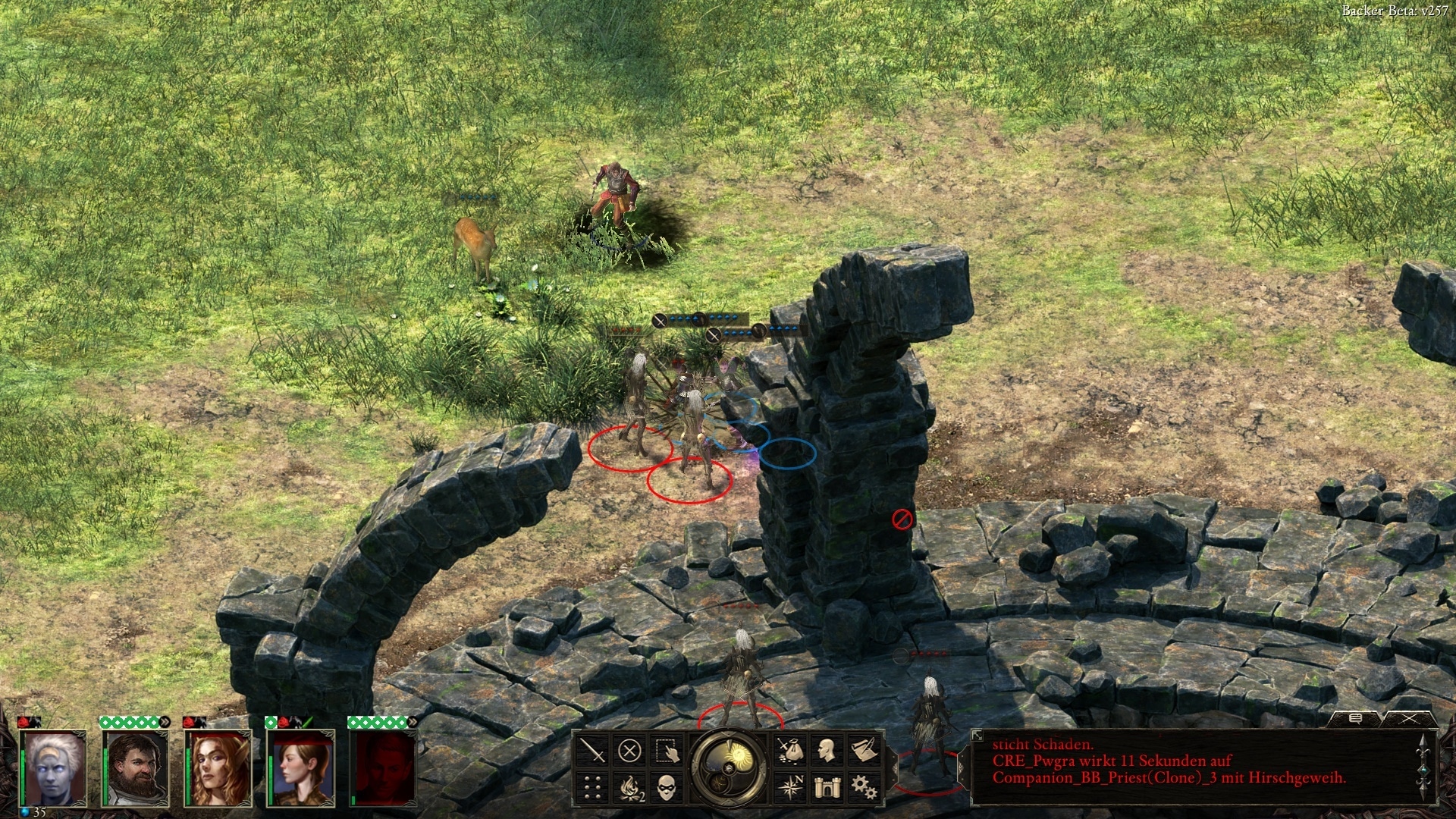
Task: Activate the sword attack command
Action: (x=592, y=752)
